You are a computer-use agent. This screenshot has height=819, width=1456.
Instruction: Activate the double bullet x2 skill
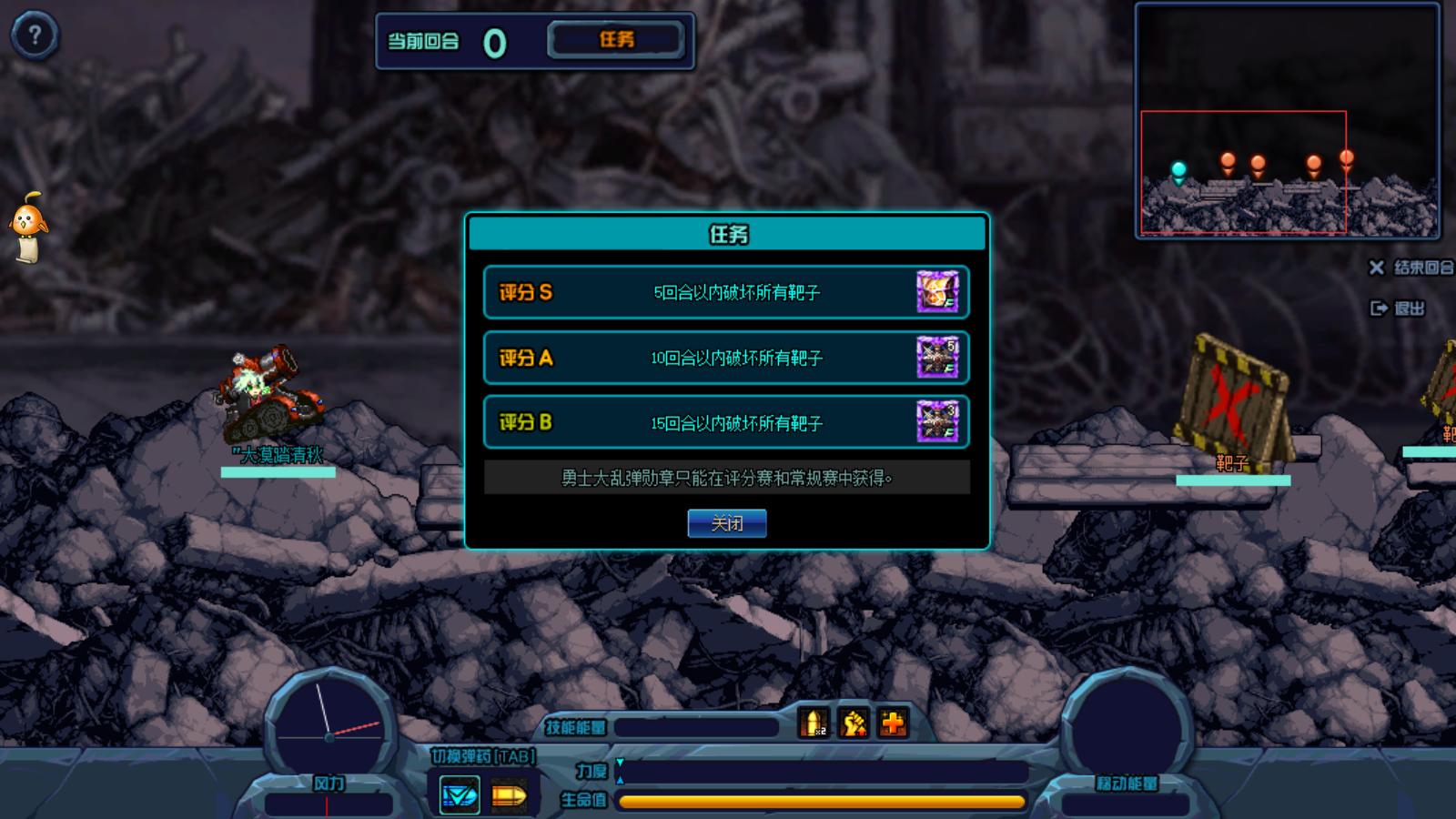814,723
